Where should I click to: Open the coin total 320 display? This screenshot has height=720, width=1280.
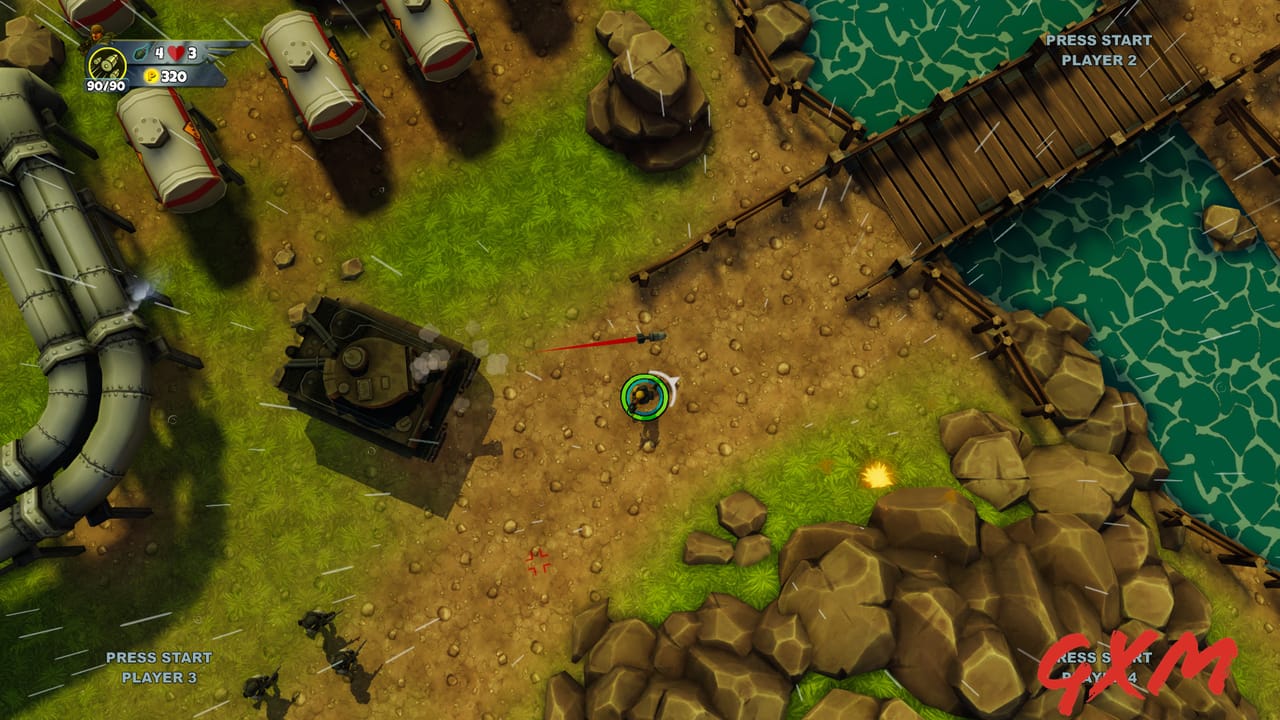point(172,75)
